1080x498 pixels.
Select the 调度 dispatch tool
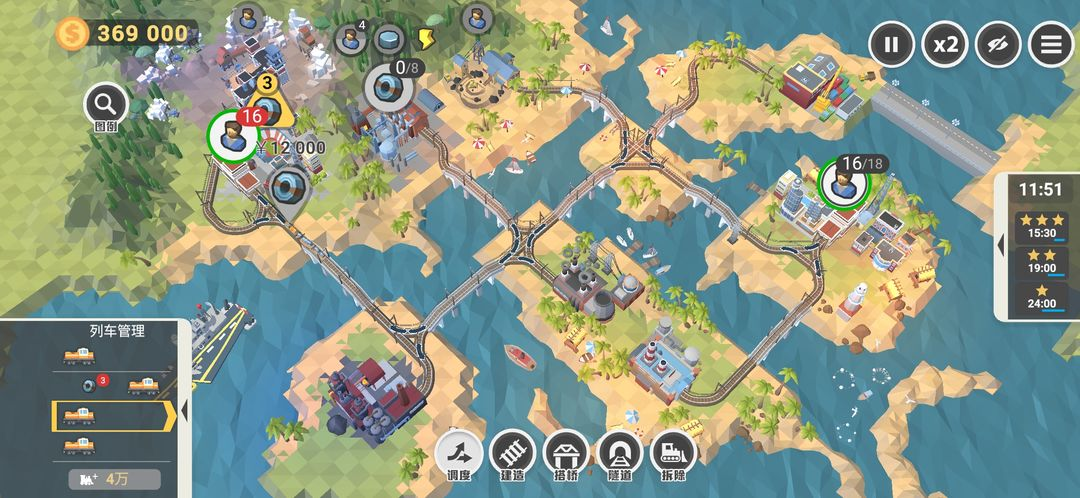(x=458, y=453)
